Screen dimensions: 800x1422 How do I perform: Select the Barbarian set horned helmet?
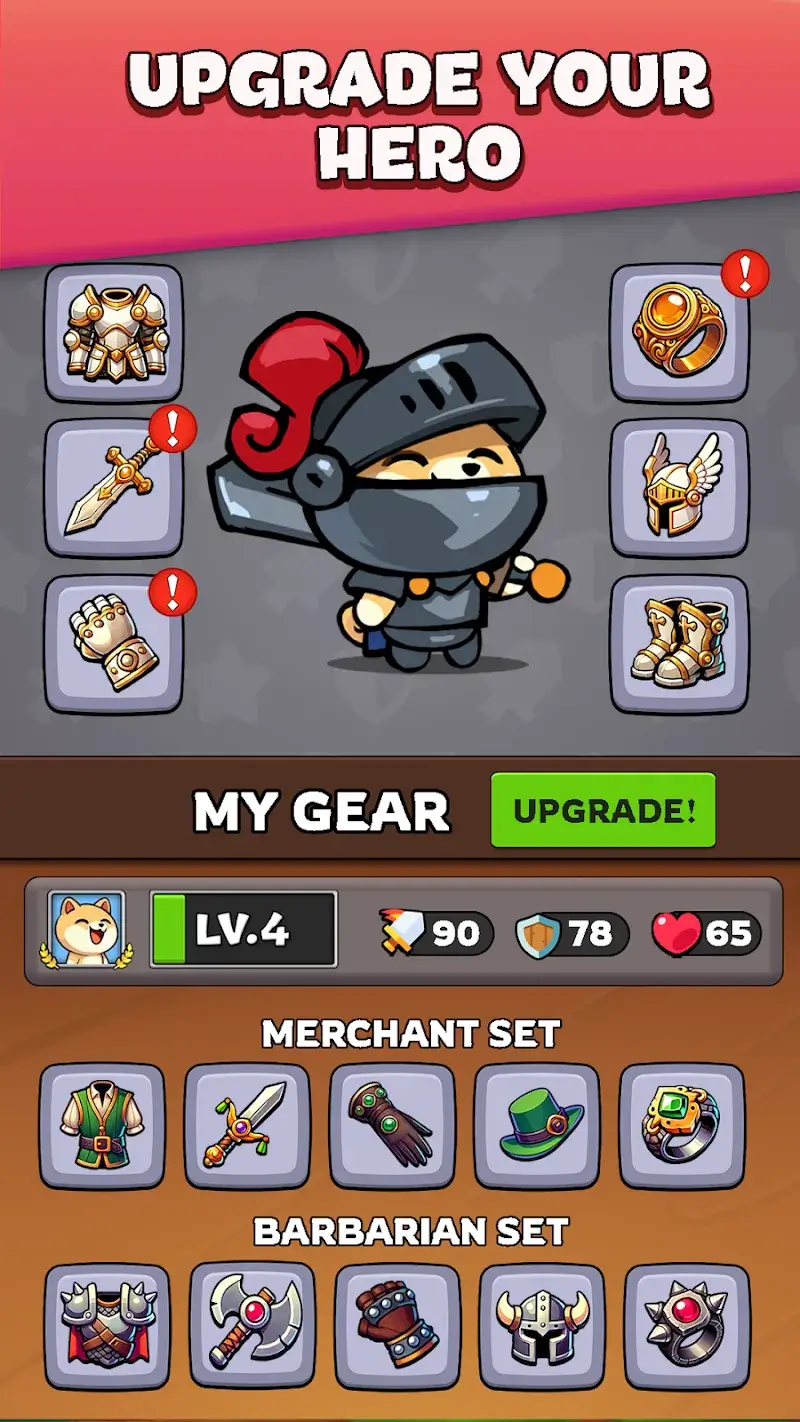pyautogui.click(x=542, y=1326)
